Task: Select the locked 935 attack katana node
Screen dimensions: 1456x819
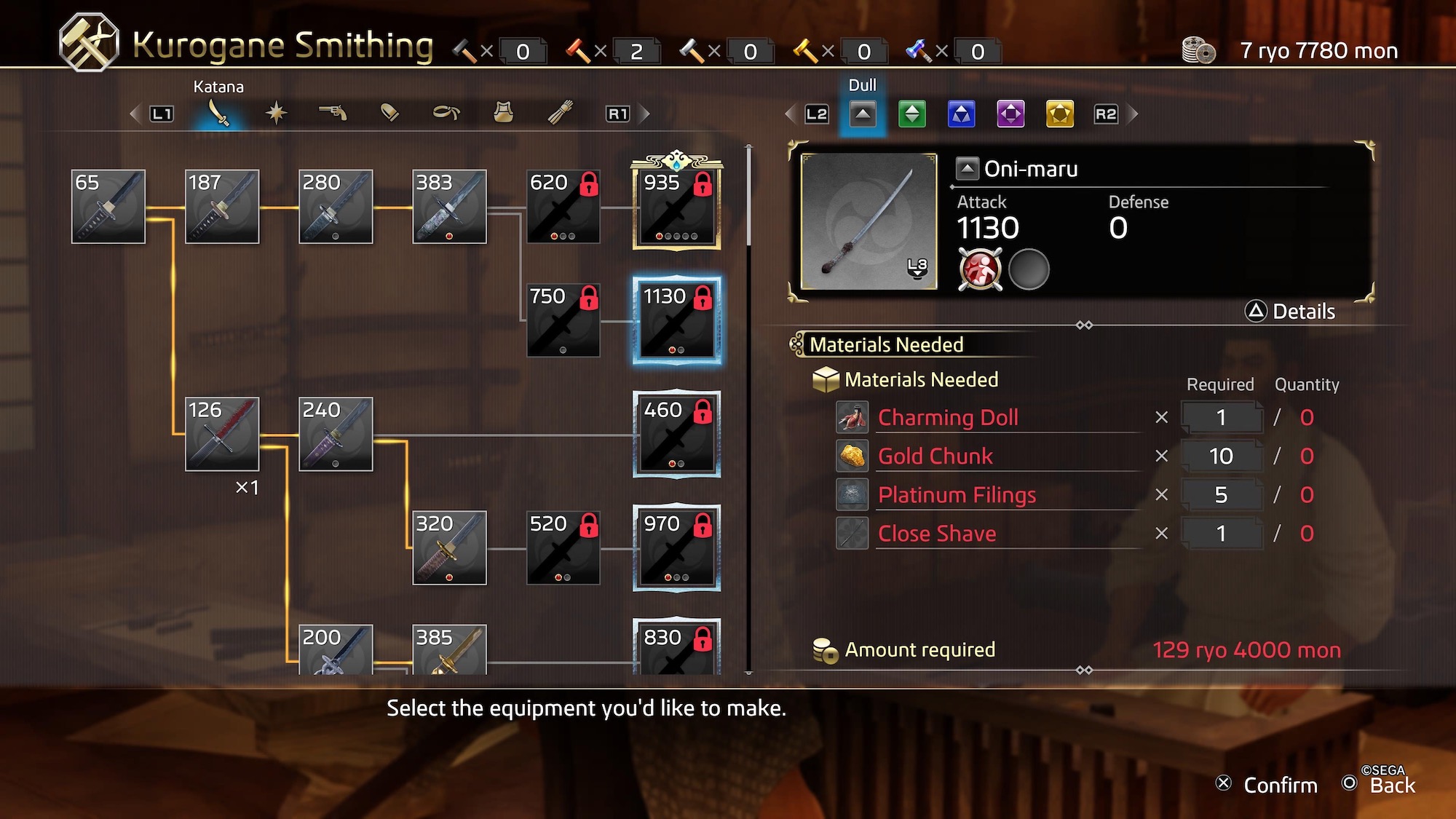Action: click(x=677, y=206)
